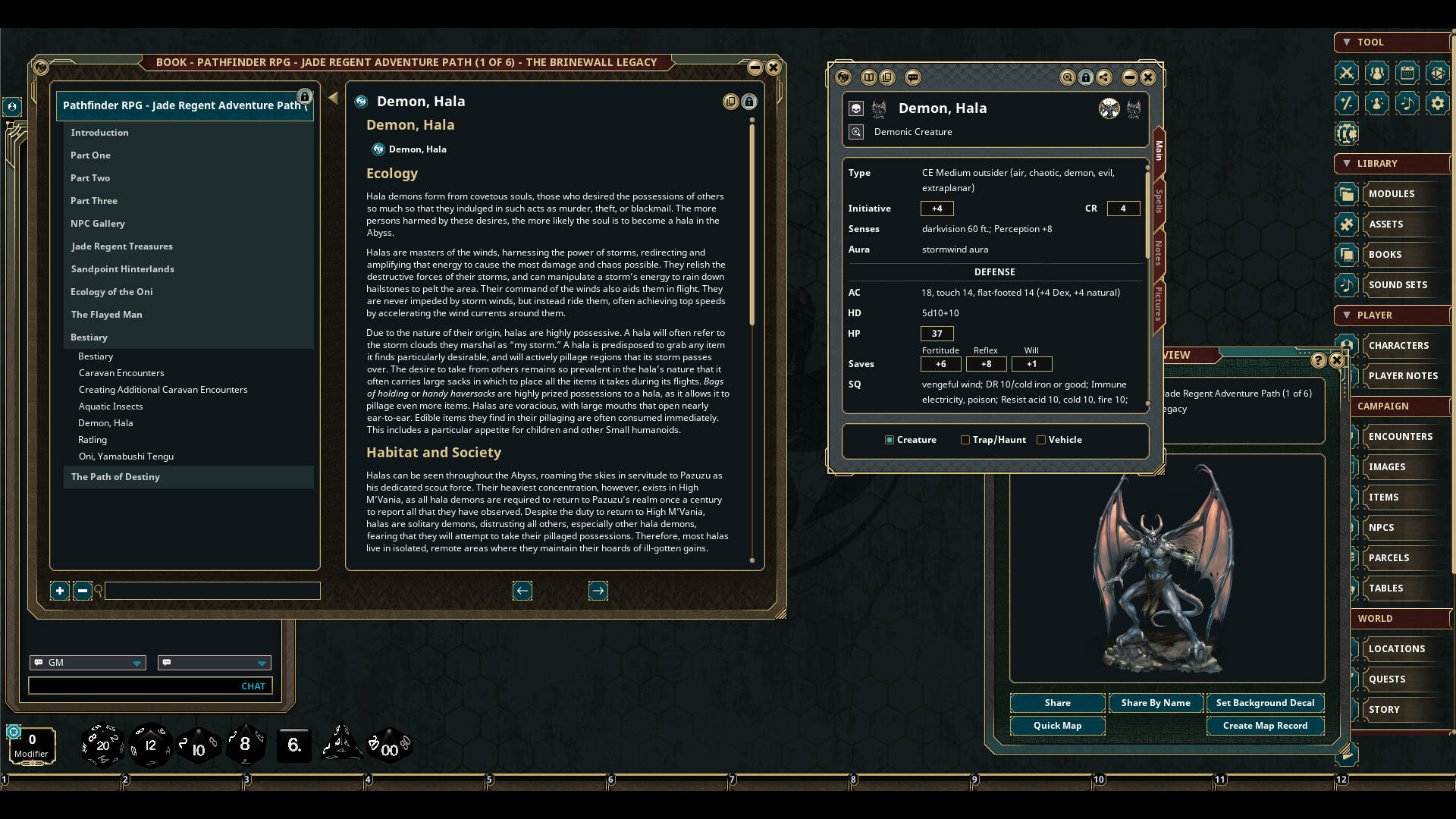Image resolution: width=1456 pixels, height=819 pixels.
Task: Toggle the lock on the Demon, Hala window
Action: 1086,77
